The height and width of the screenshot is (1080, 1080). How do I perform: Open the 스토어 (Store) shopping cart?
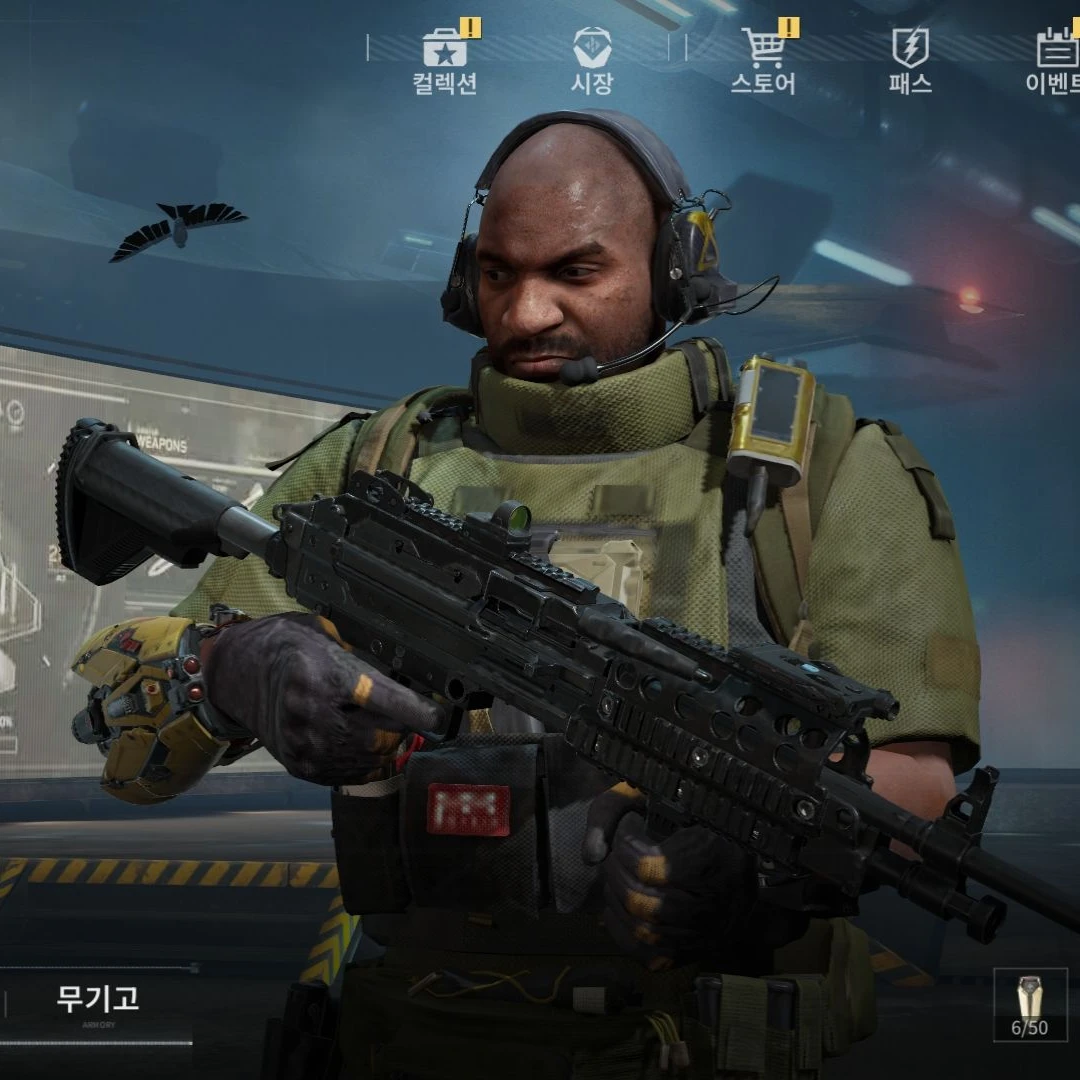click(x=763, y=60)
